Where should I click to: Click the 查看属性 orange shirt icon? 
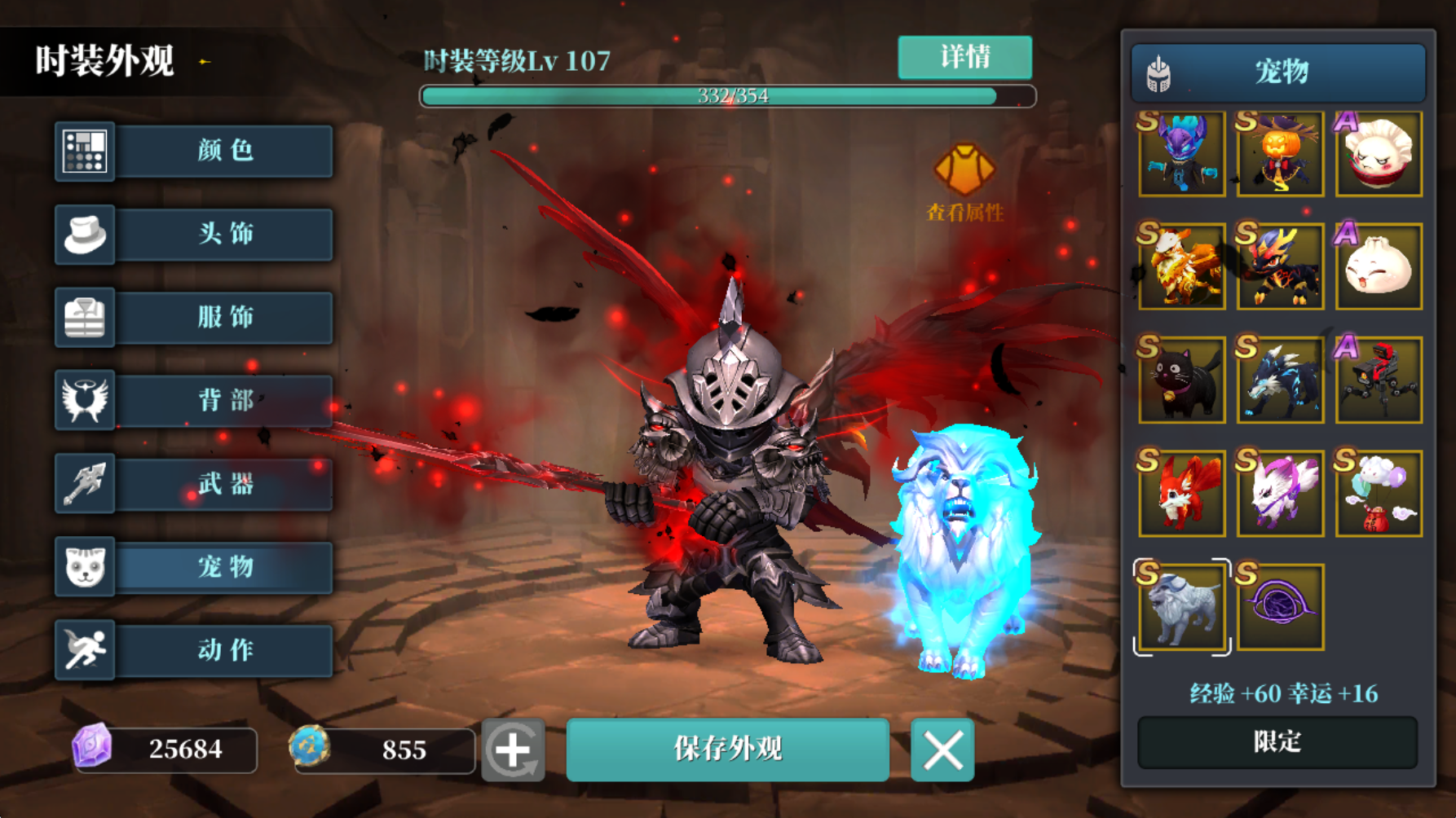[964, 169]
